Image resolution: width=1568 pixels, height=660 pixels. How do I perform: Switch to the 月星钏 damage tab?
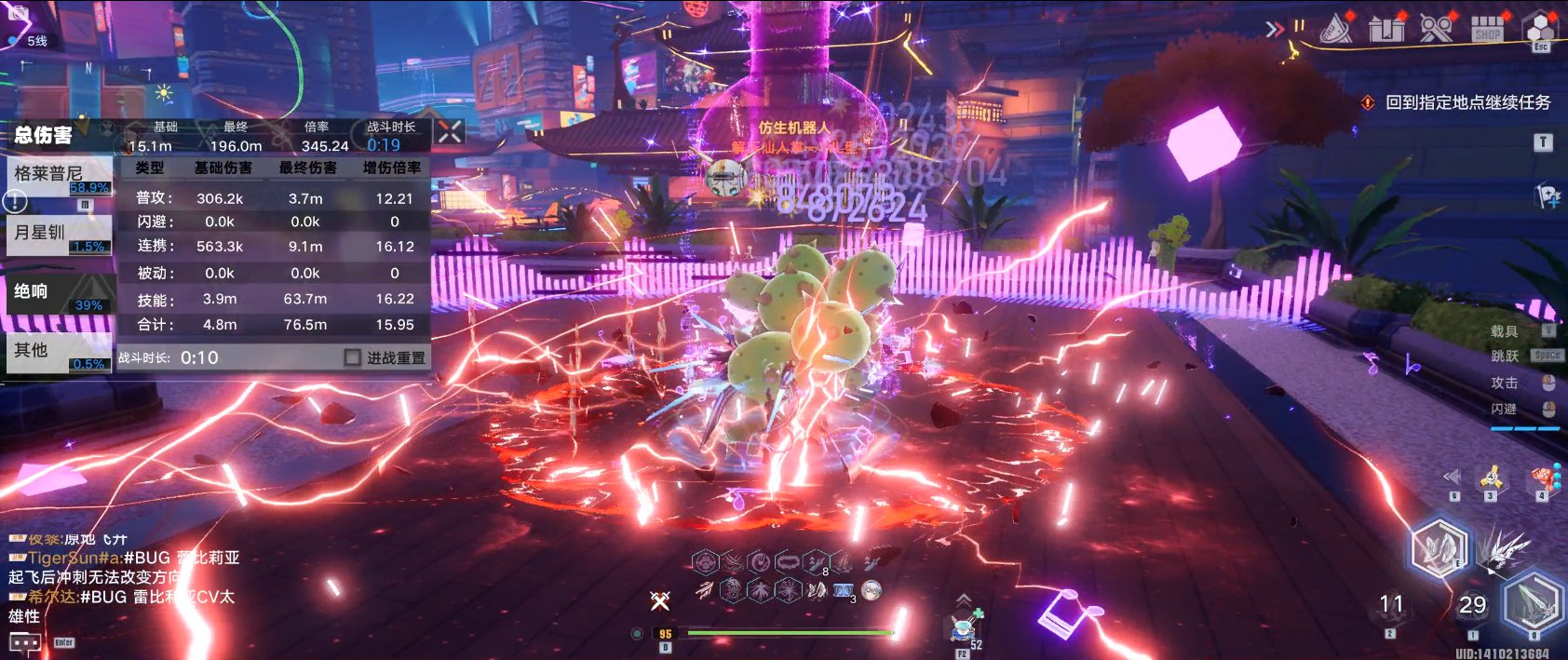click(59, 233)
